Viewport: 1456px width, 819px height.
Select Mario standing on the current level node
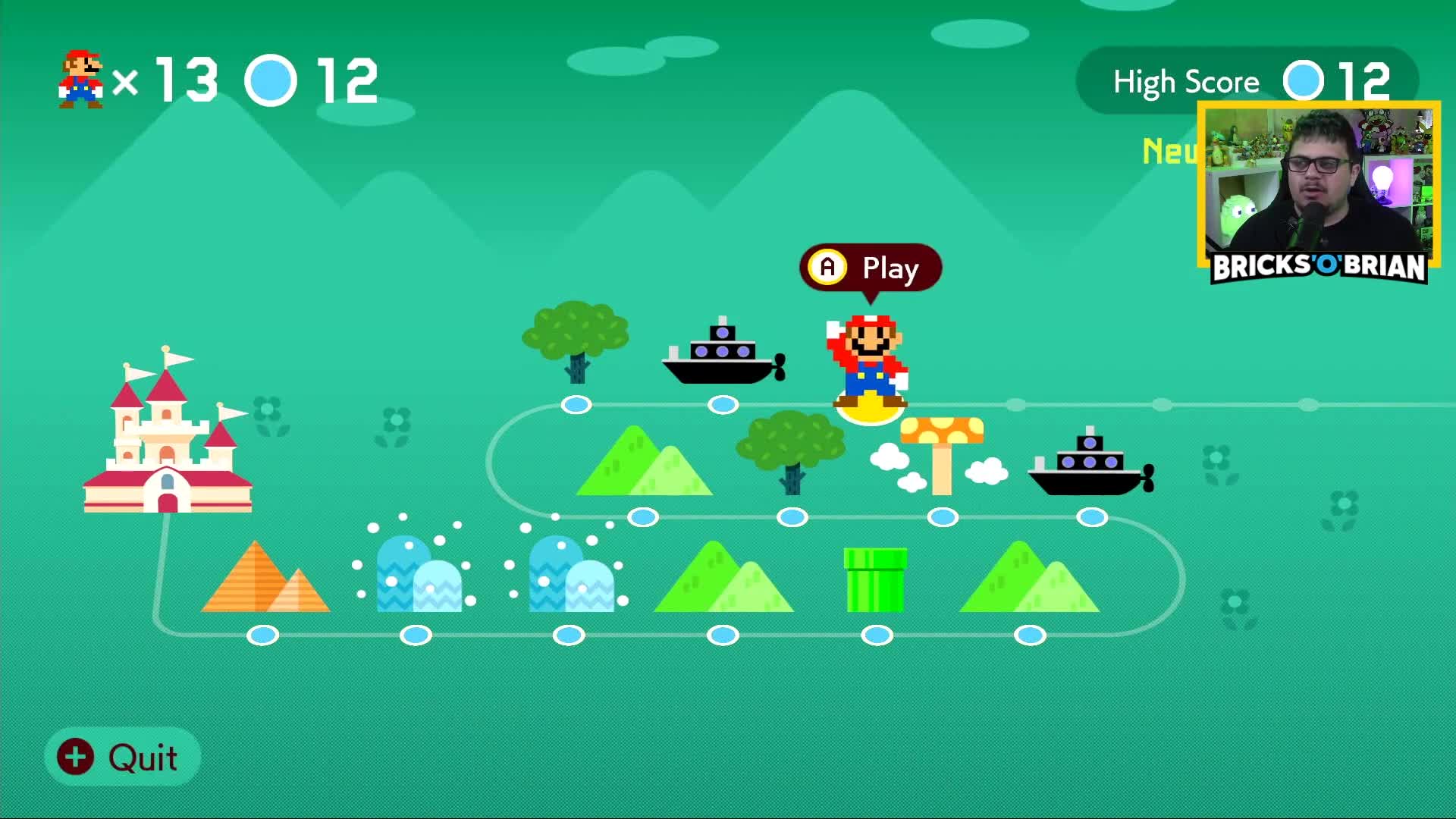(868, 356)
